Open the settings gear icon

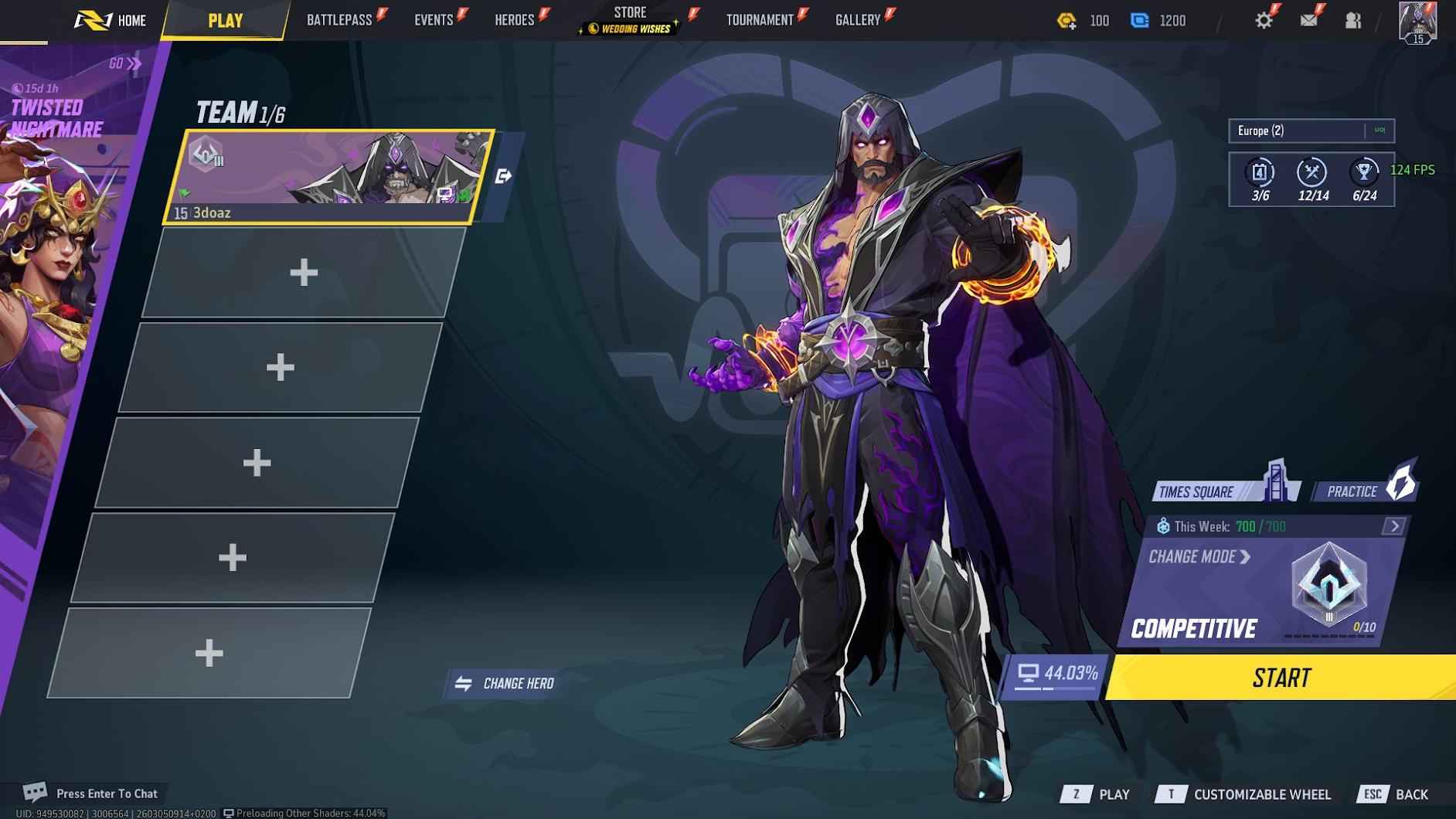1265,19
